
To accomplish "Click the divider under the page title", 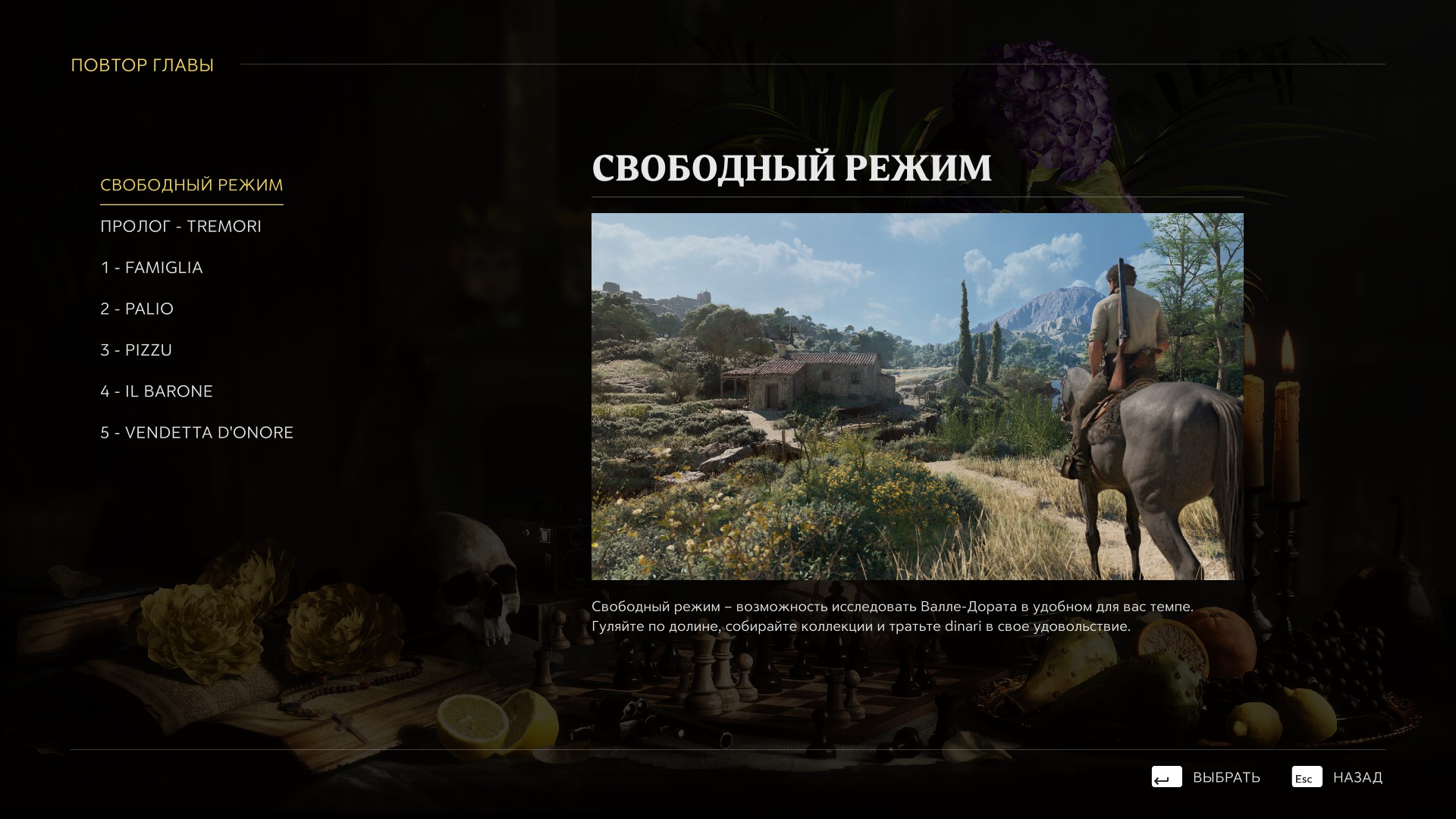I will tap(918, 197).
